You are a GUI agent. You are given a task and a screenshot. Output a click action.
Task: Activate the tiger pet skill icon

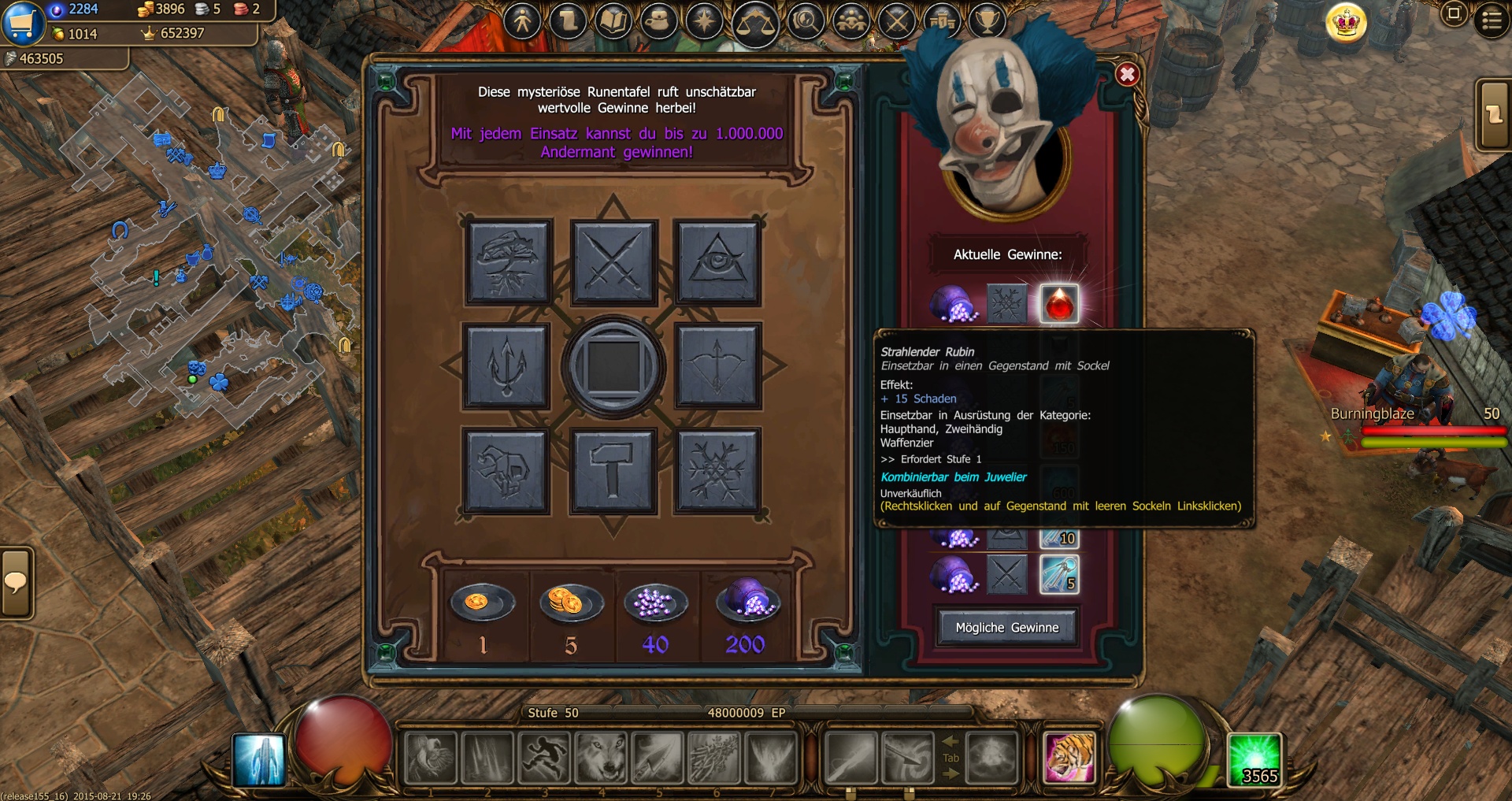click(x=1069, y=758)
